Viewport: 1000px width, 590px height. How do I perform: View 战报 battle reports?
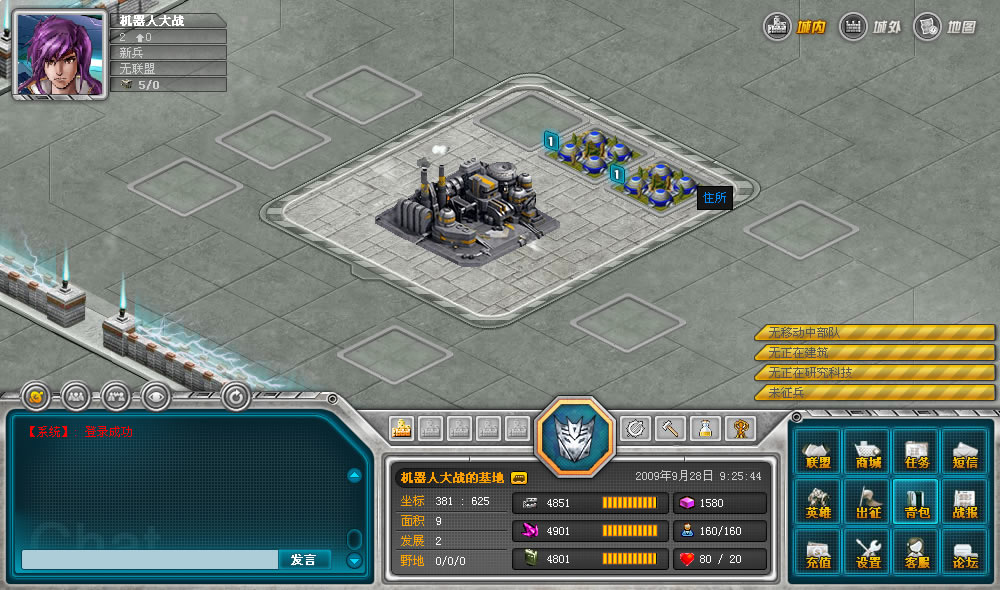click(964, 502)
